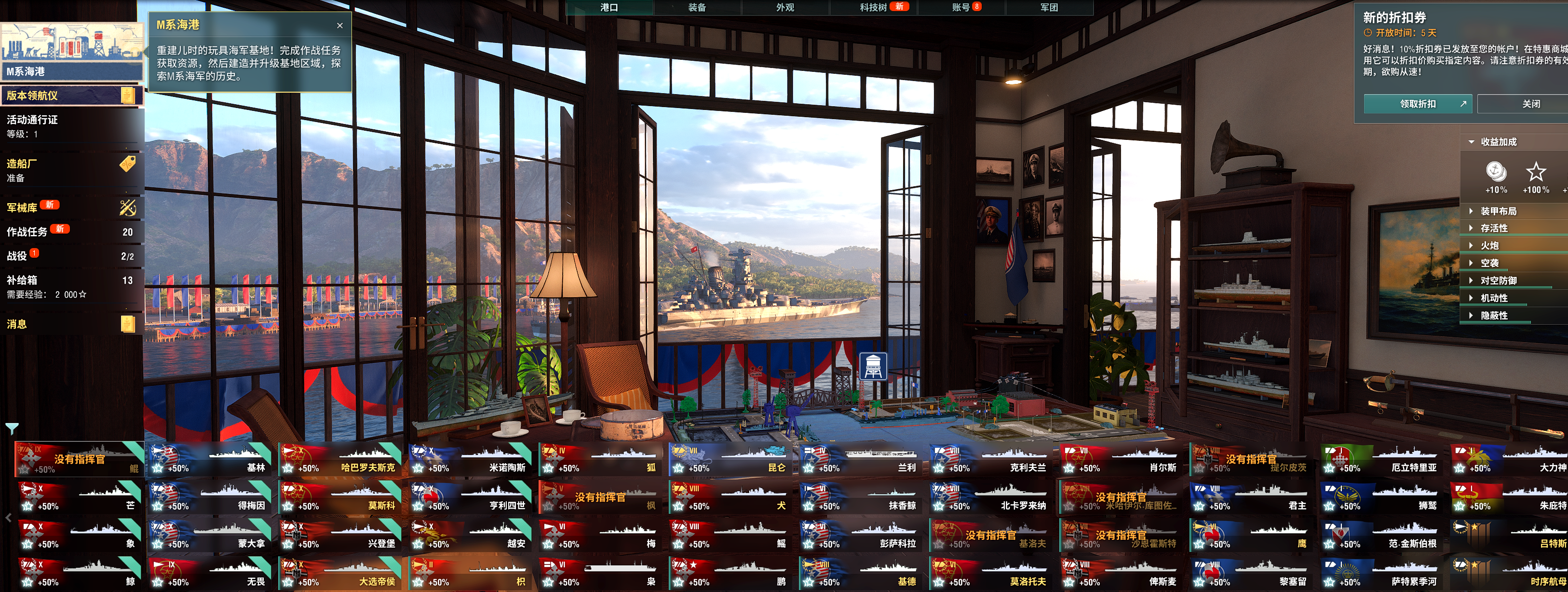This screenshot has height=592, width=1568.
Task: Open the 军械库 armory
Action: point(70,207)
